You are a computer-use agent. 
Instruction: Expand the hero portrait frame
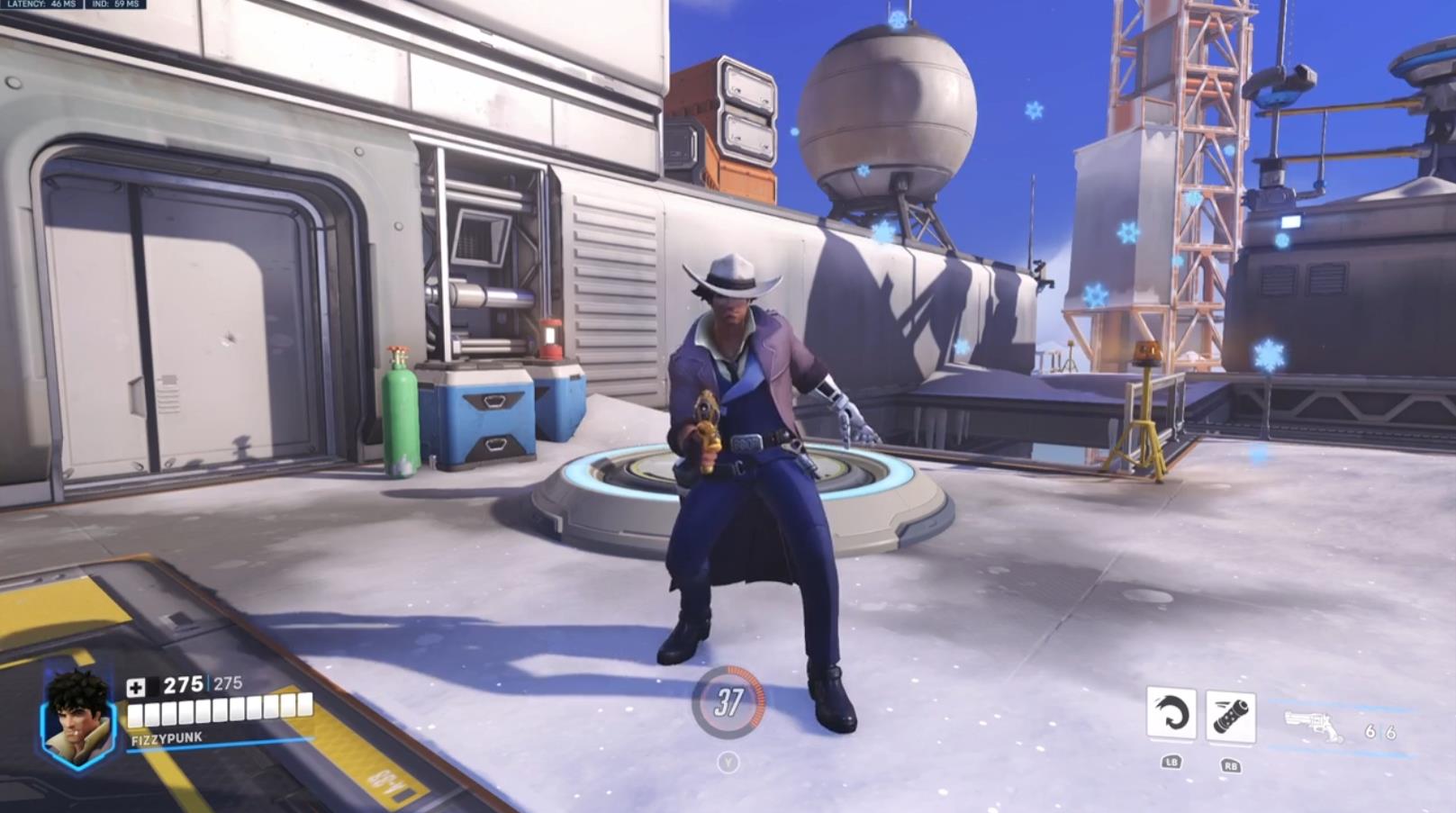[x=77, y=716]
